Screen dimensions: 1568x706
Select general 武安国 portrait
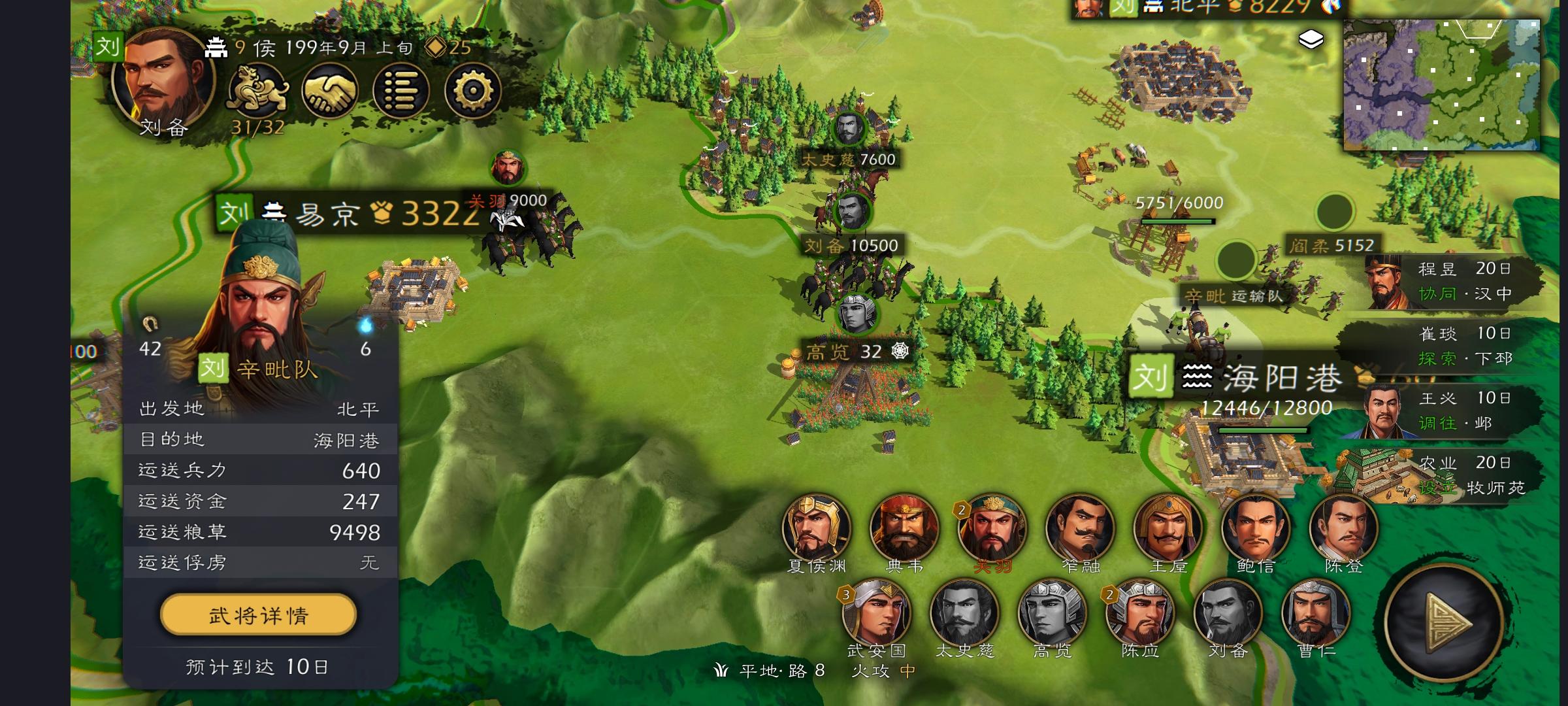(876, 613)
